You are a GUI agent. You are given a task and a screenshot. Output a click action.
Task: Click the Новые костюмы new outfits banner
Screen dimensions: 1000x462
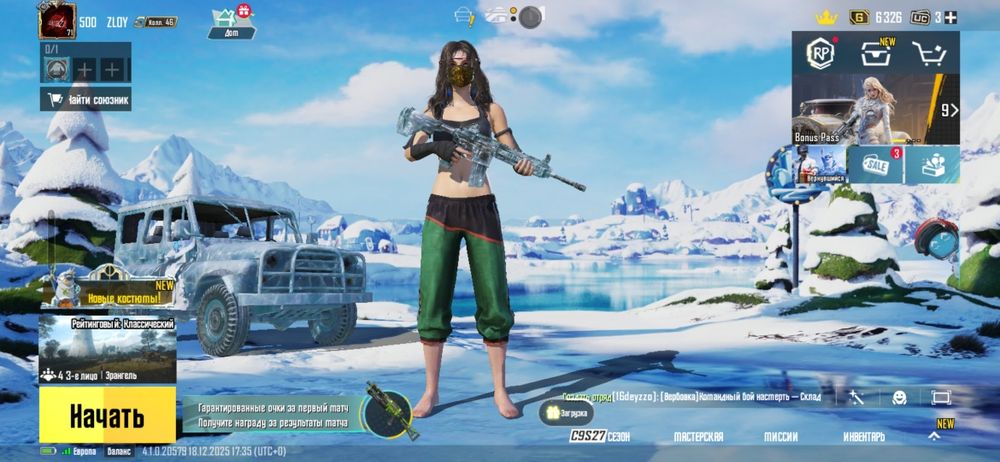point(108,290)
